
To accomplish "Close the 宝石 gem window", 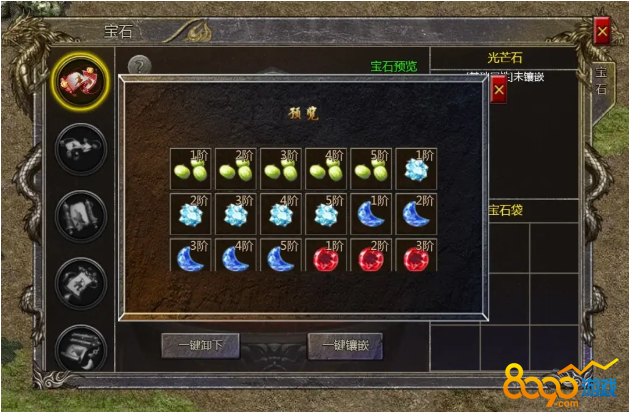I will 602,32.
